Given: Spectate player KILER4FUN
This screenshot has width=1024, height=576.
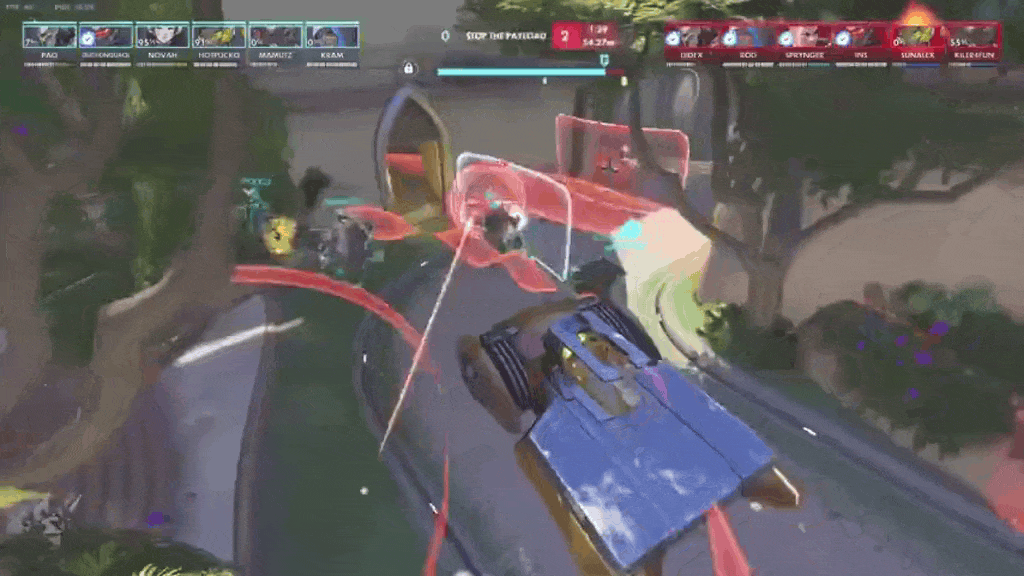Looking at the screenshot, I should [x=974, y=38].
